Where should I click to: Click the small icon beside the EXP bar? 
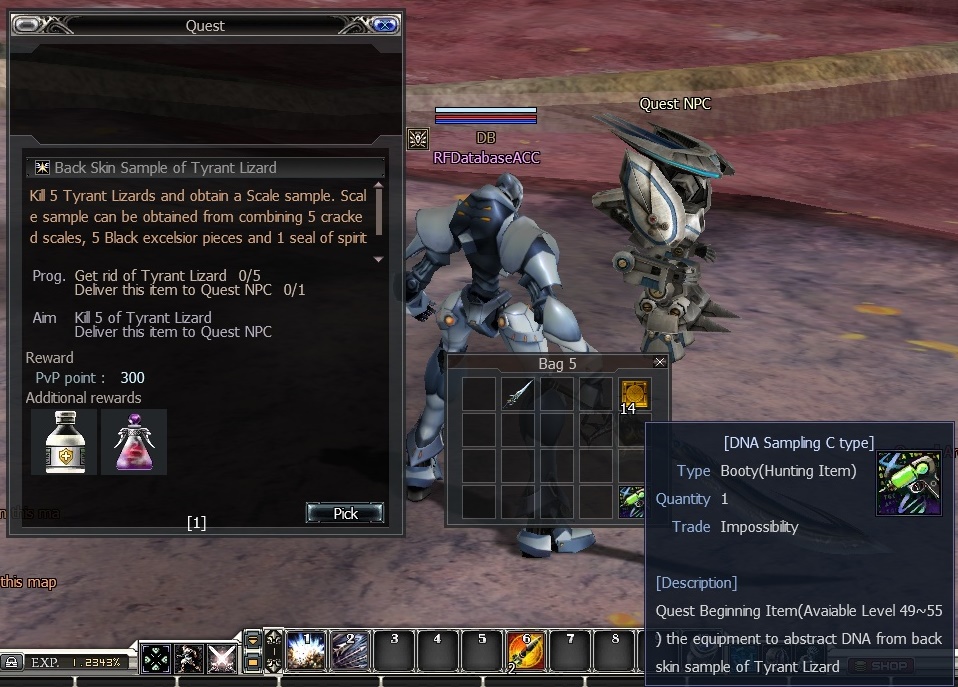tap(12, 662)
